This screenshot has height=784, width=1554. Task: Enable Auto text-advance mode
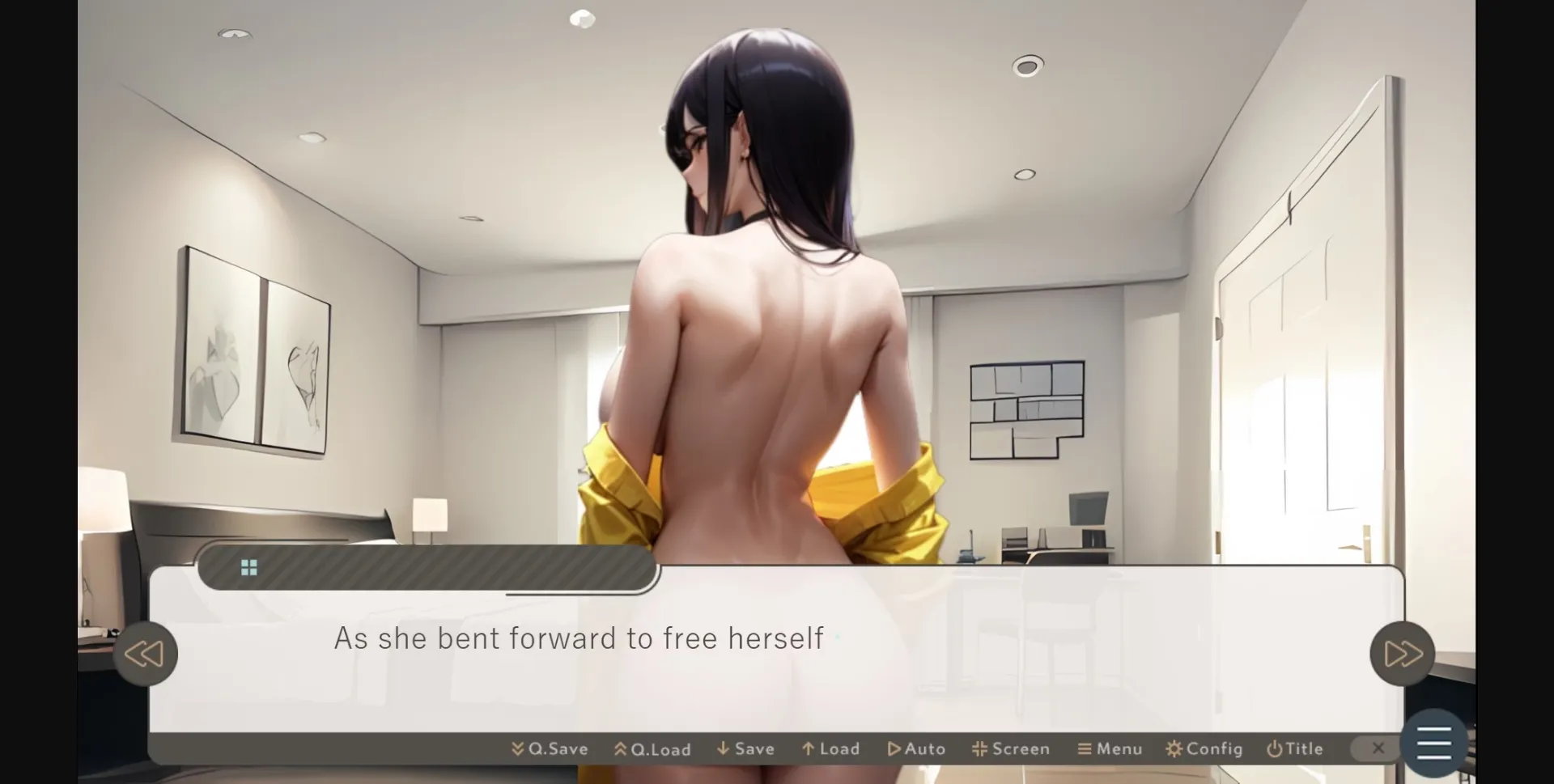[x=916, y=748]
